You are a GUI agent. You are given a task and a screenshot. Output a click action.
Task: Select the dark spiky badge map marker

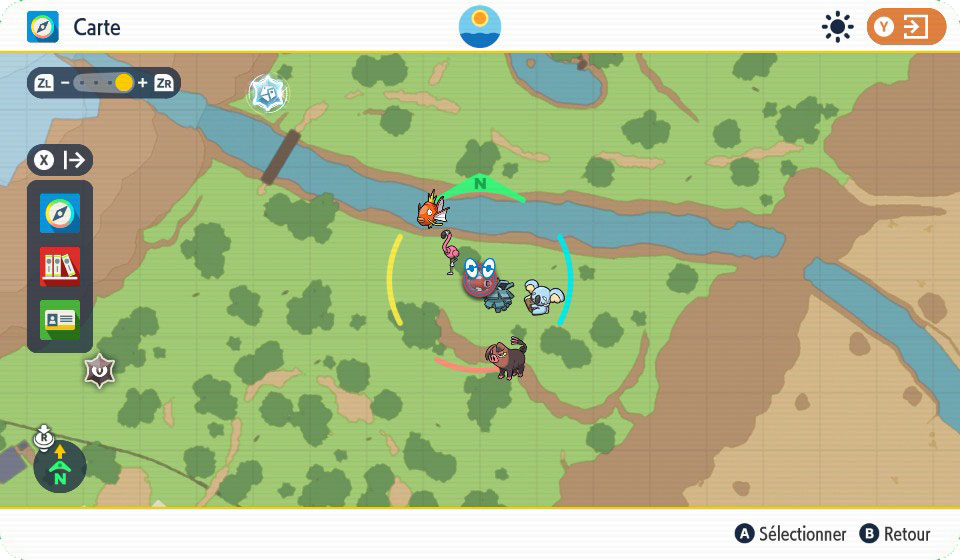[x=99, y=372]
